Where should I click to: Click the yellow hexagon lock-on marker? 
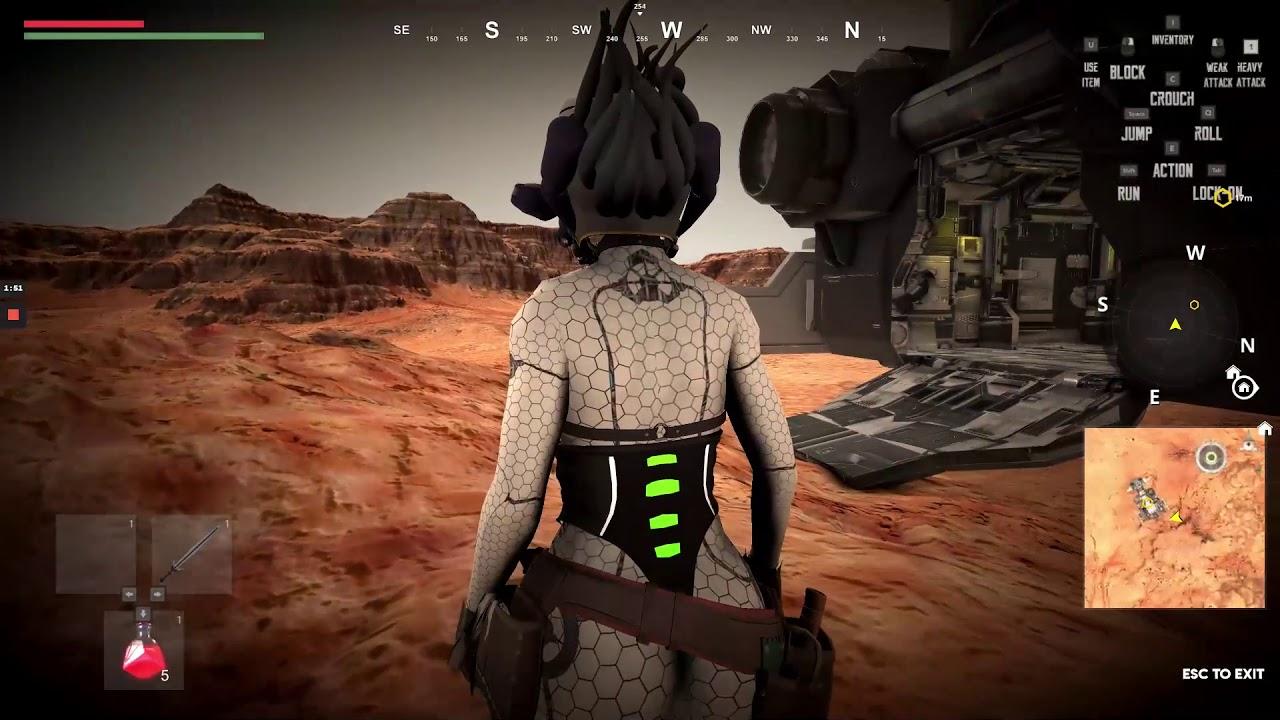(x=1223, y=197)
